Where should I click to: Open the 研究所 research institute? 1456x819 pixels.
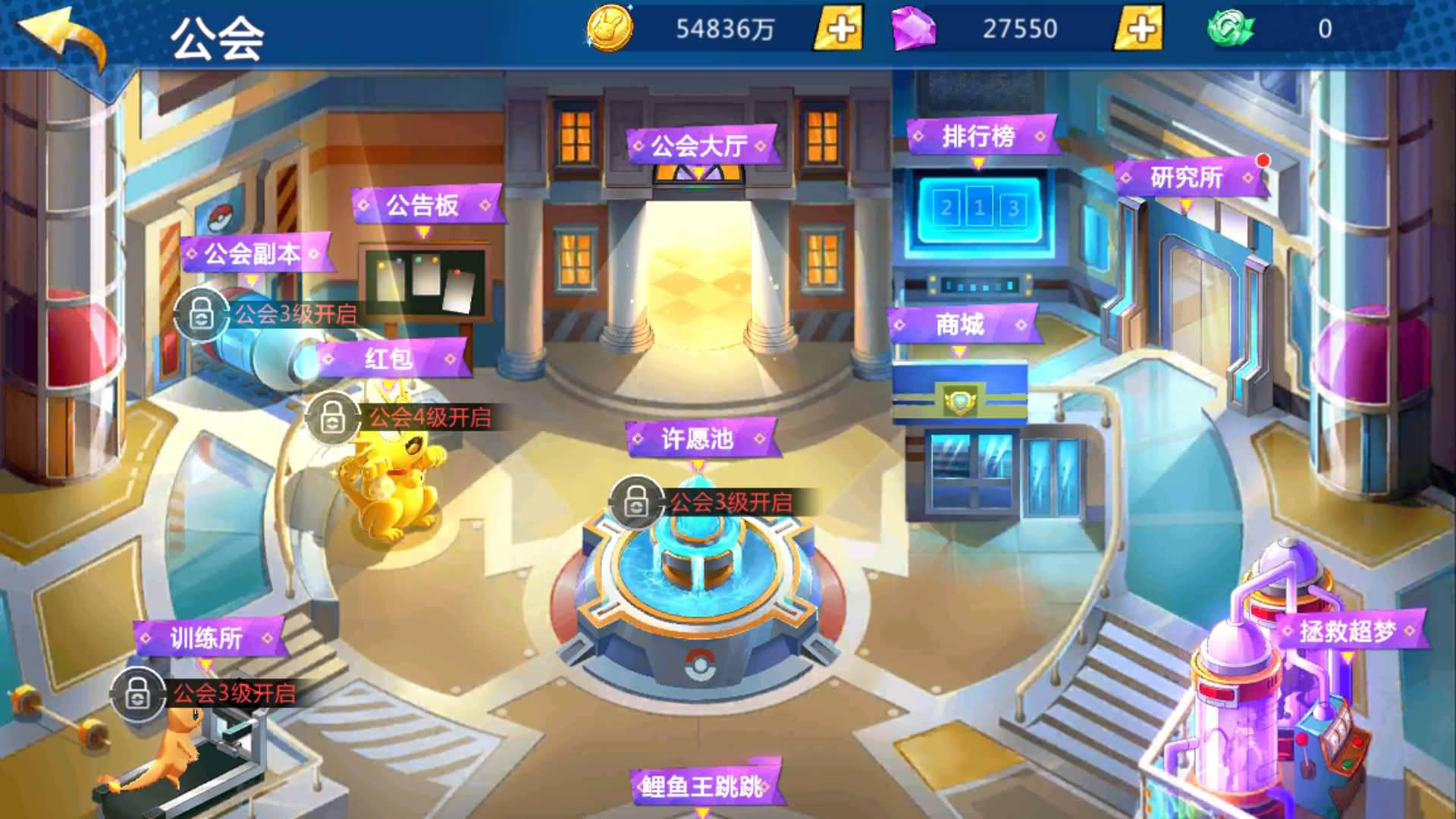[x=1188, y=178]
